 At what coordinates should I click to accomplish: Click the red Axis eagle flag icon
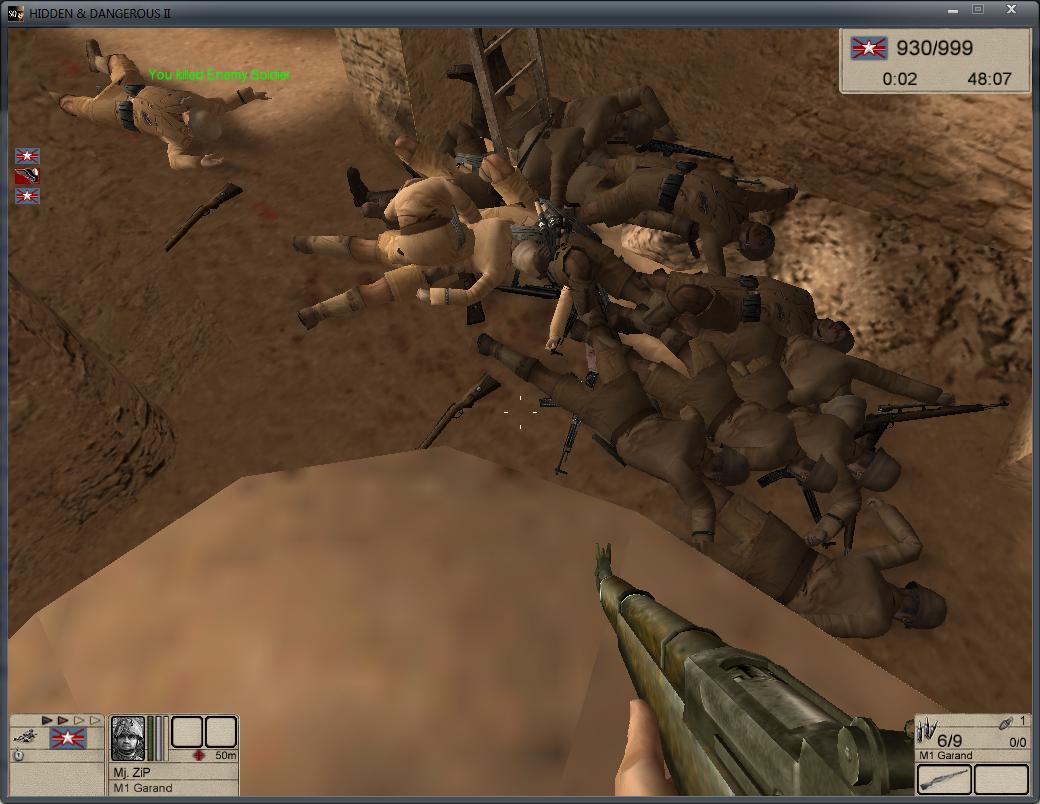pos(27,176)
